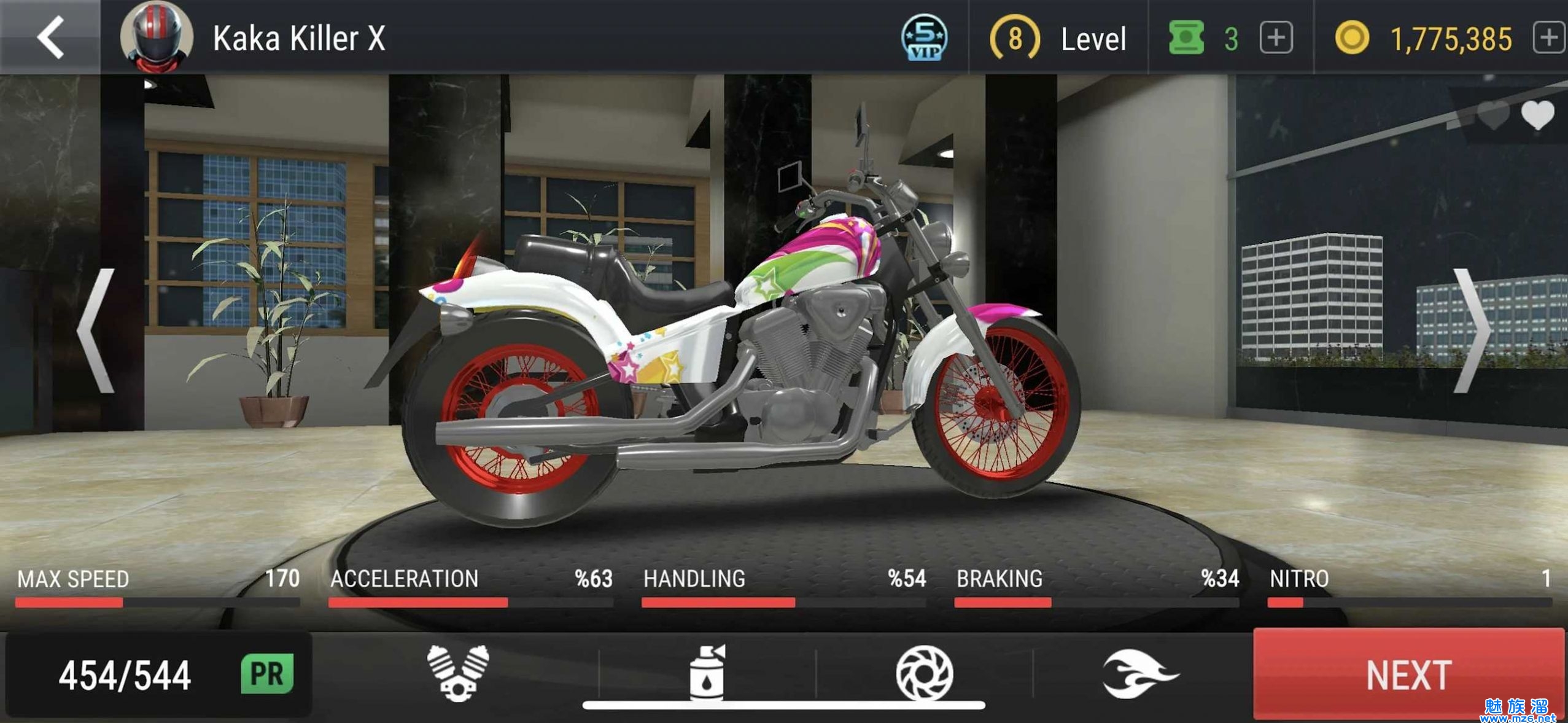Click the red NEXT button

pos(1408,674)
